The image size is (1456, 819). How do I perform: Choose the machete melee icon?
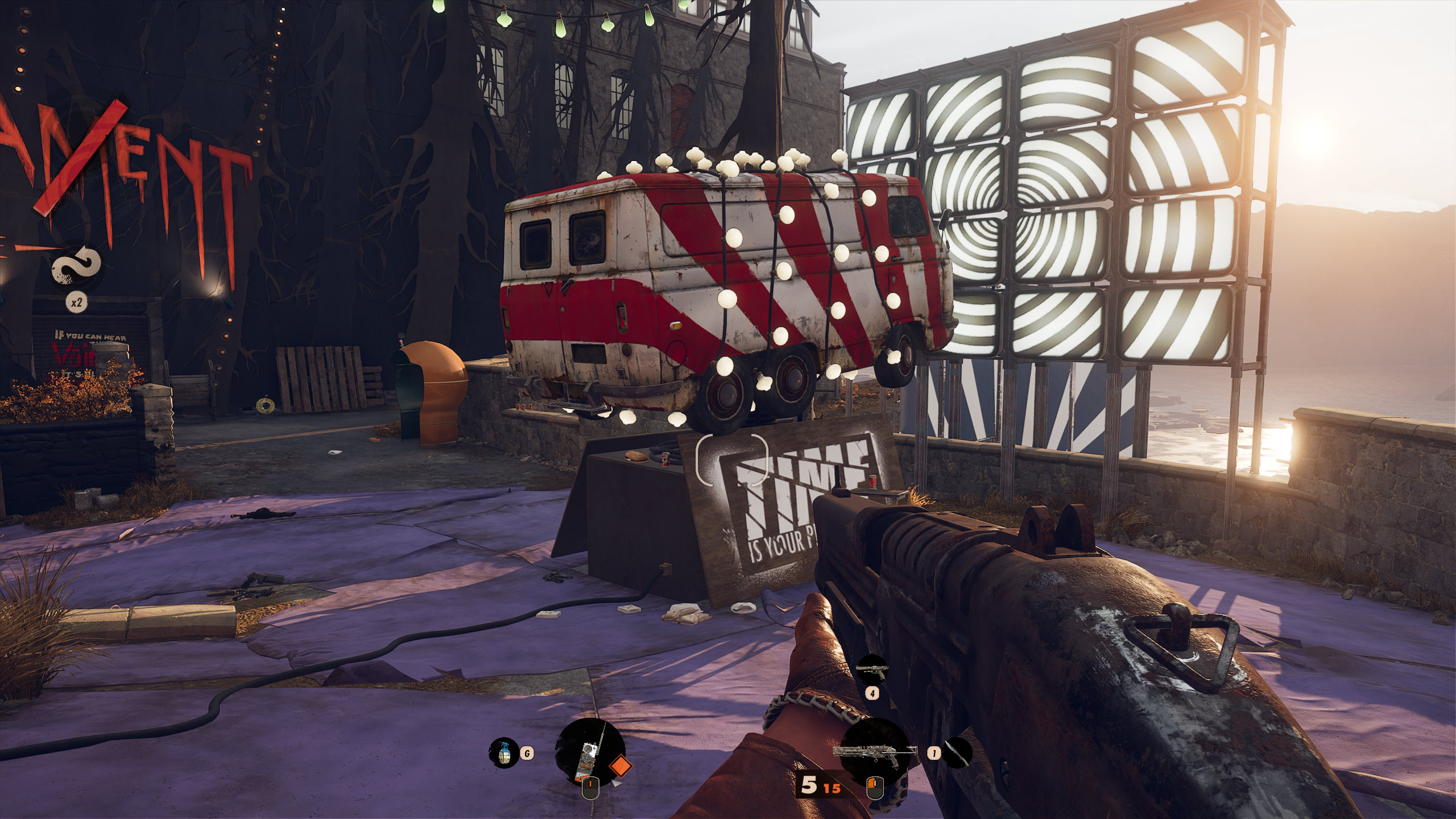pyautogui.click(x=957, y=753)
